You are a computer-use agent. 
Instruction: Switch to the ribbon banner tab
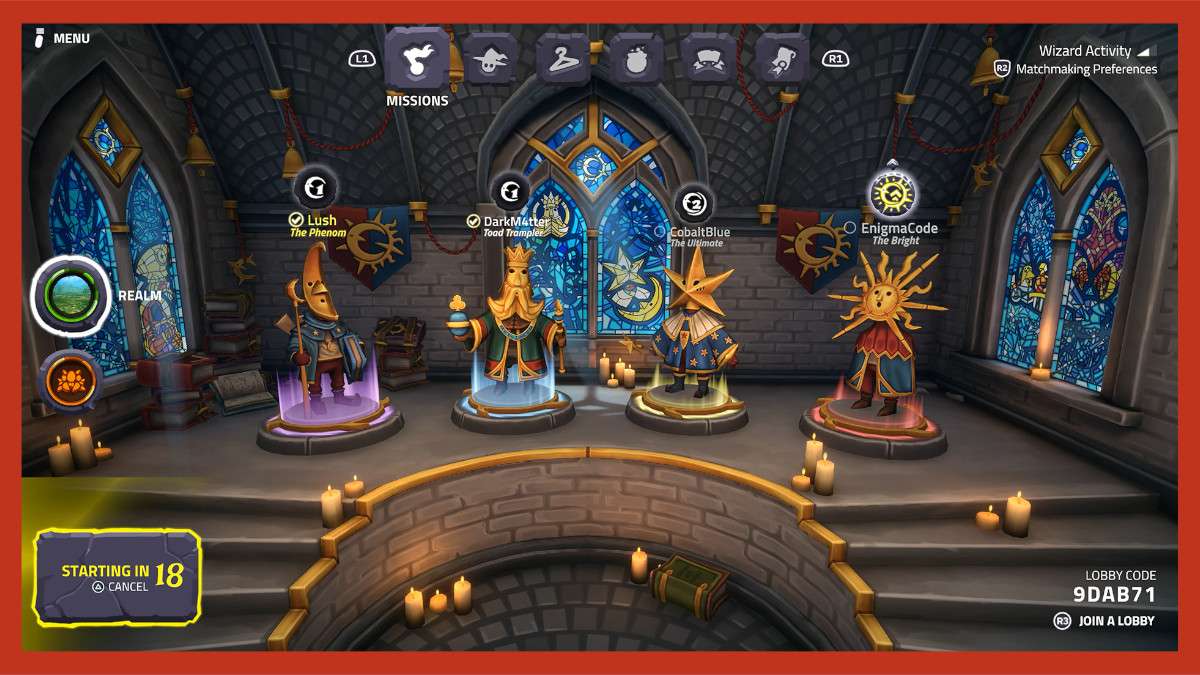click(x=709, y=59)
